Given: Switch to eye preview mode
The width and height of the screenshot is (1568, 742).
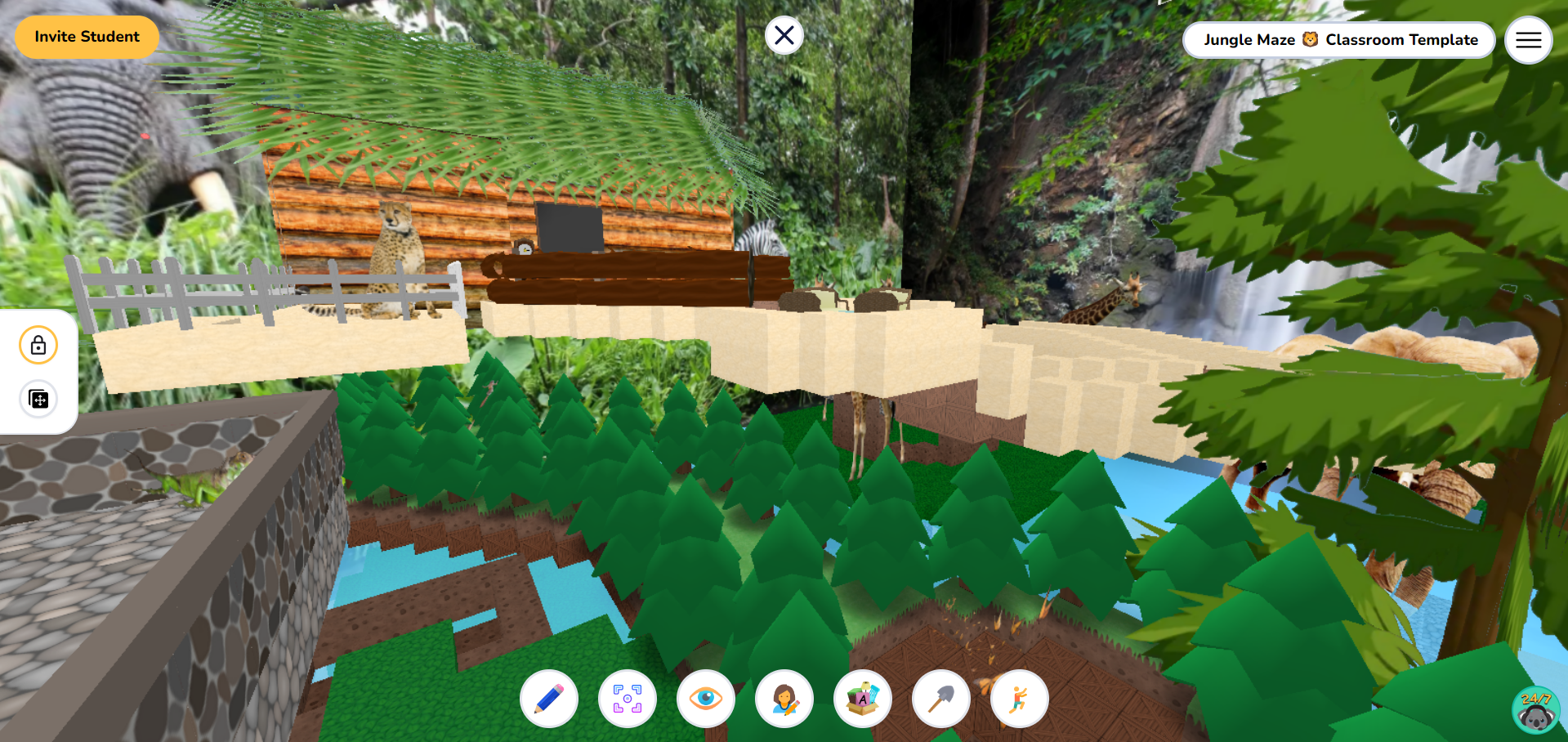Looking at the screenshot, I should [706, 699].
